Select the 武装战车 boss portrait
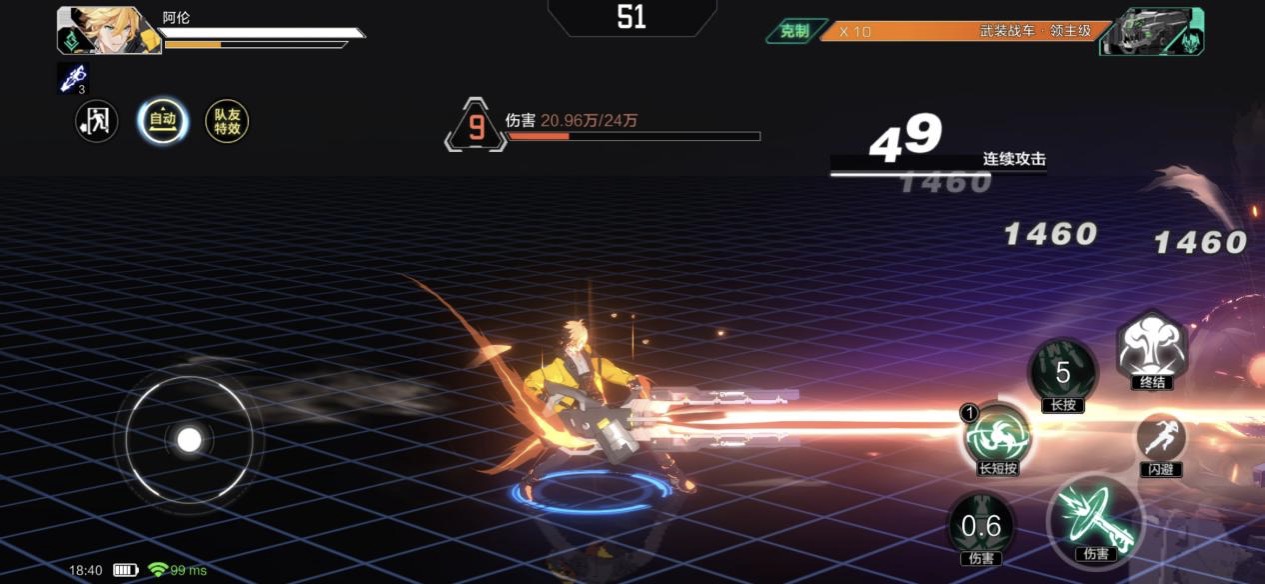 tap(1151, 31)
